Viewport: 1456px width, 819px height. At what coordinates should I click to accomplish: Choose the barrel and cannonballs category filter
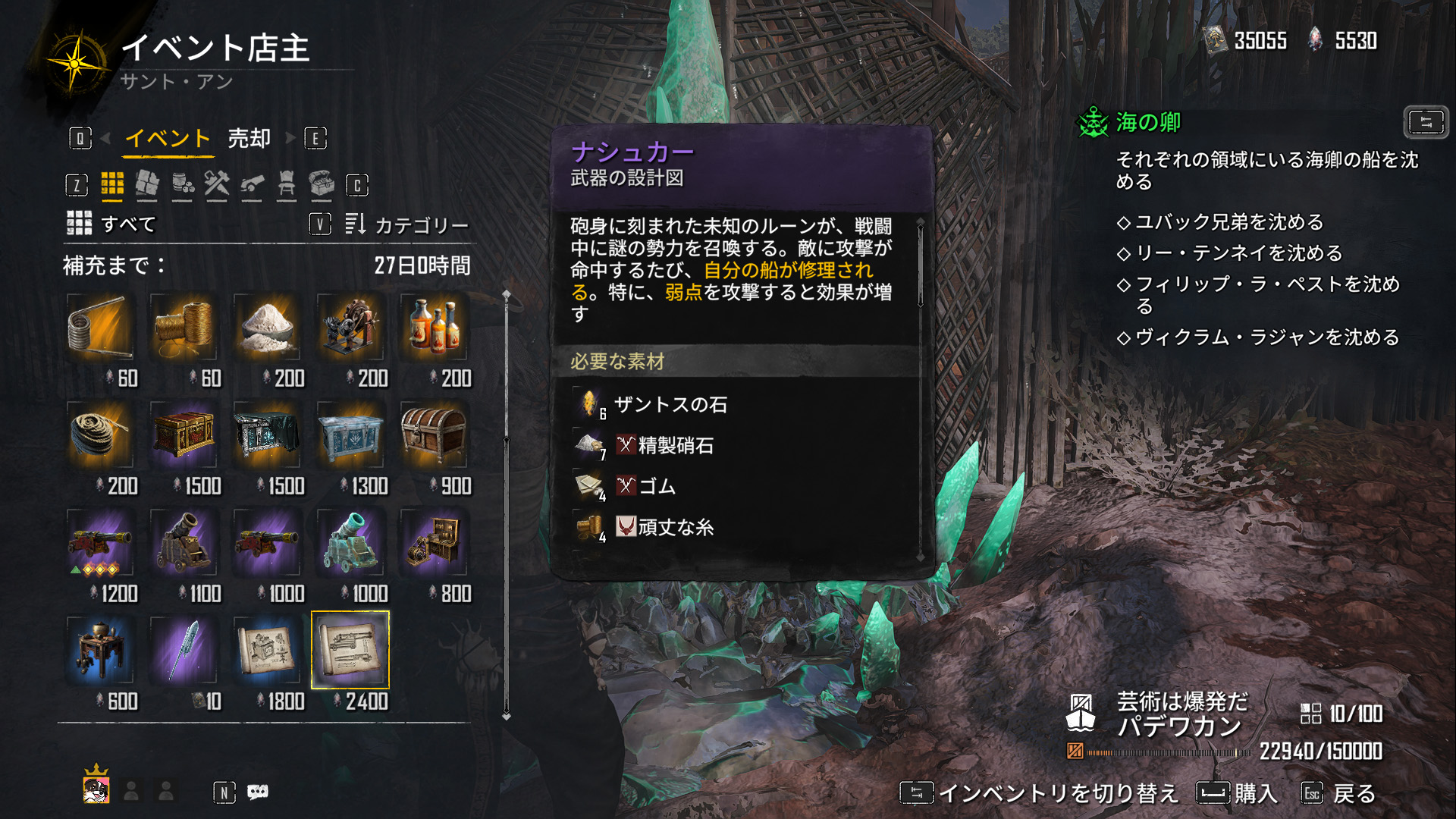tap(182, 184)
